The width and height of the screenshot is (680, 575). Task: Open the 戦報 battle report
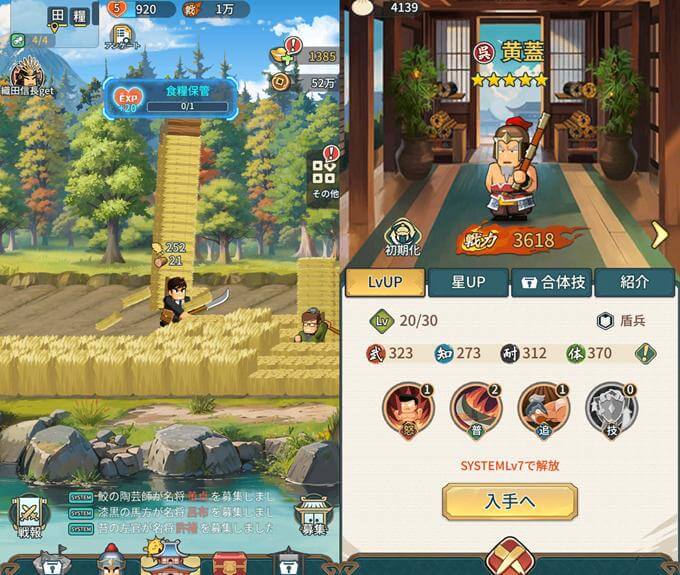(27, 513)
